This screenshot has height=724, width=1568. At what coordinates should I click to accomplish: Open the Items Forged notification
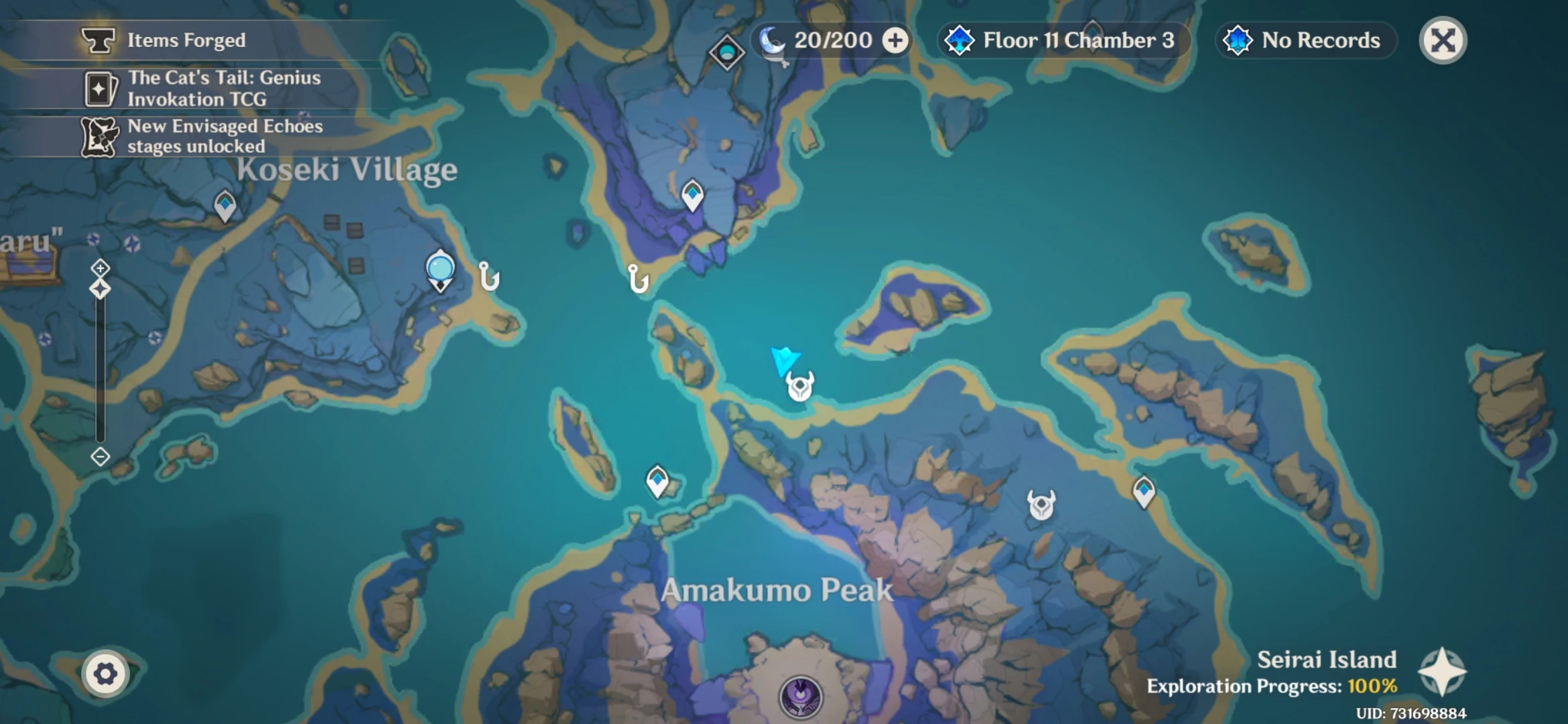click(186, 40)
